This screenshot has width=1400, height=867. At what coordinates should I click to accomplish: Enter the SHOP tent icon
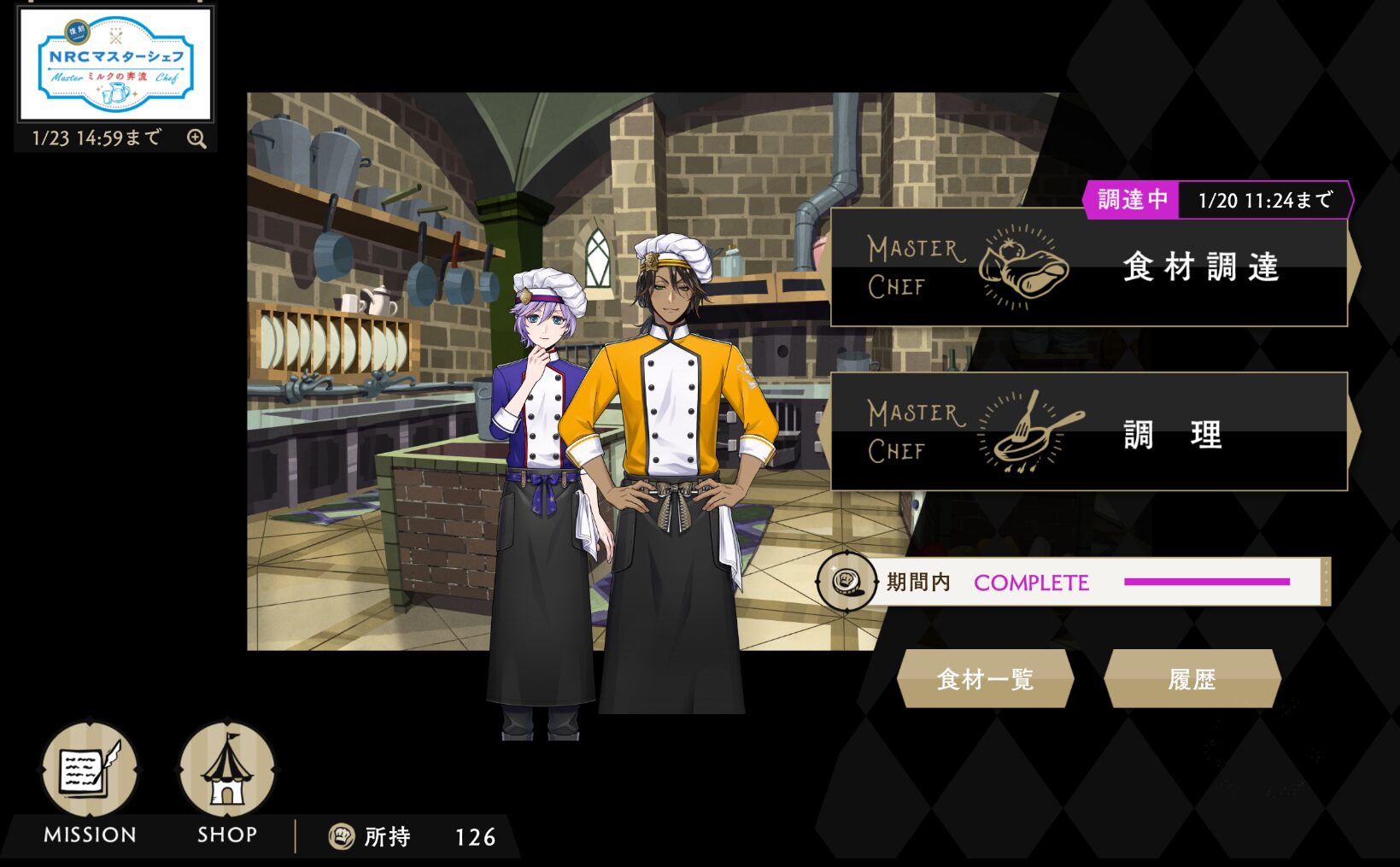pos(226,770)
